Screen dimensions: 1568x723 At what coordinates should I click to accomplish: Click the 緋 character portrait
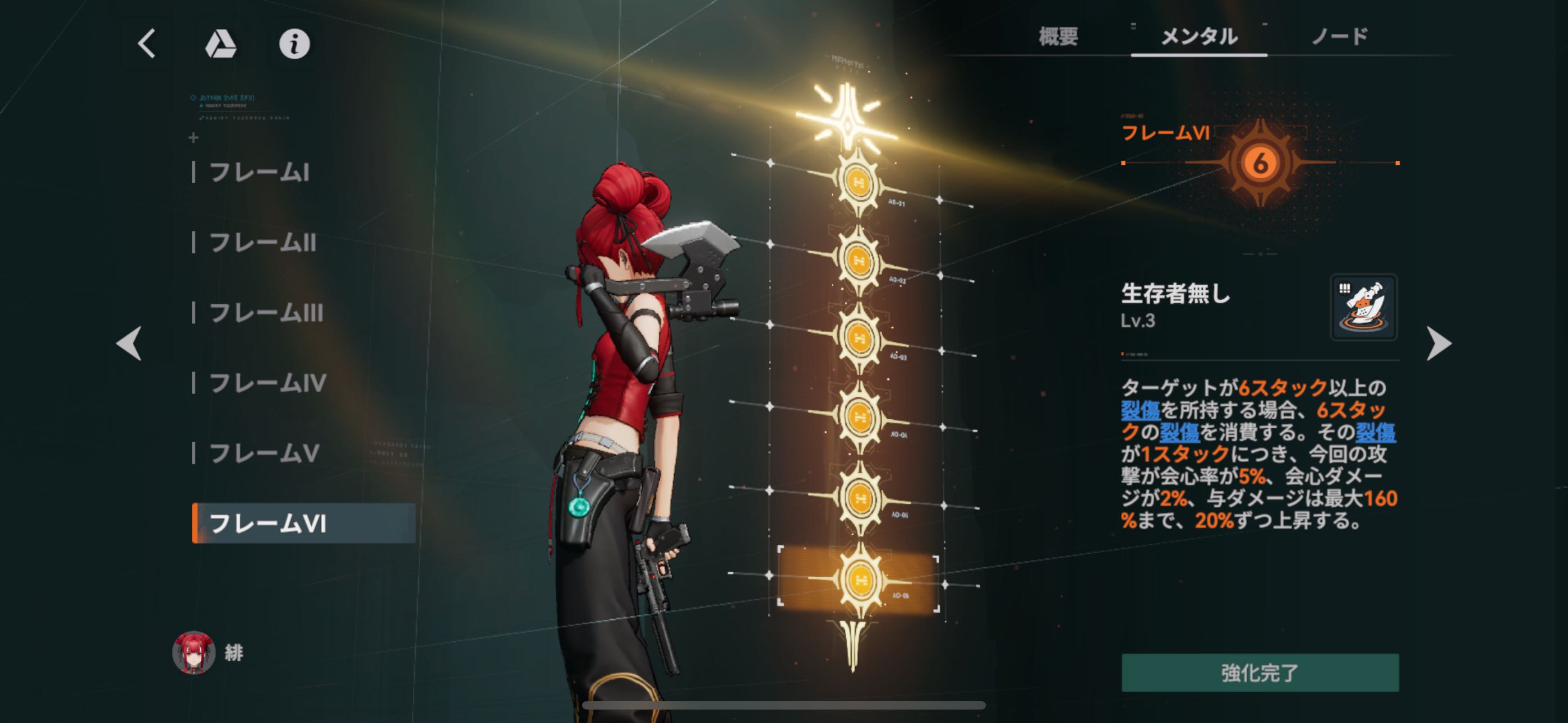[x=193, y=652]
